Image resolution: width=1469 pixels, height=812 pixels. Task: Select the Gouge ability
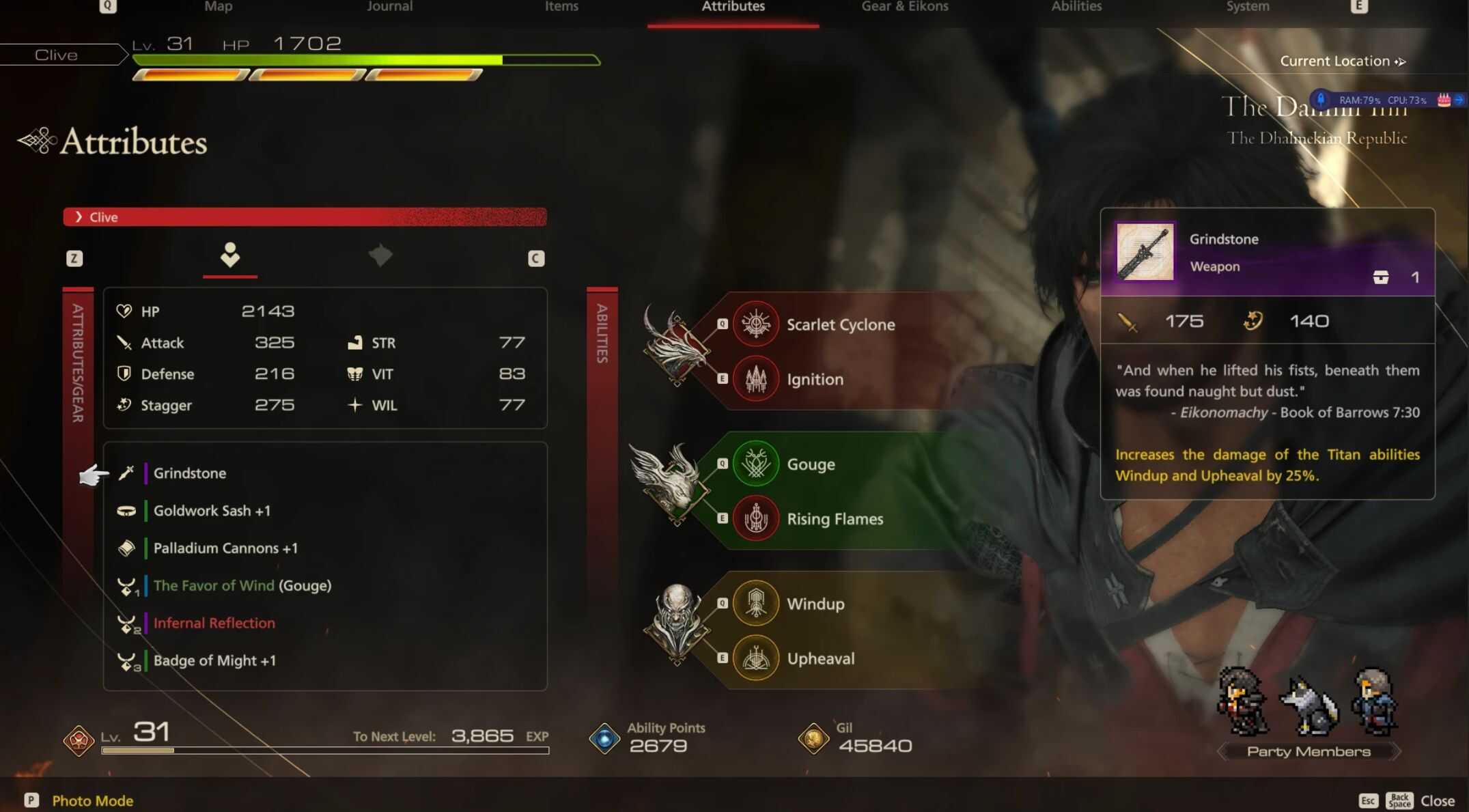pyautogui.click(x=811, y=465)
